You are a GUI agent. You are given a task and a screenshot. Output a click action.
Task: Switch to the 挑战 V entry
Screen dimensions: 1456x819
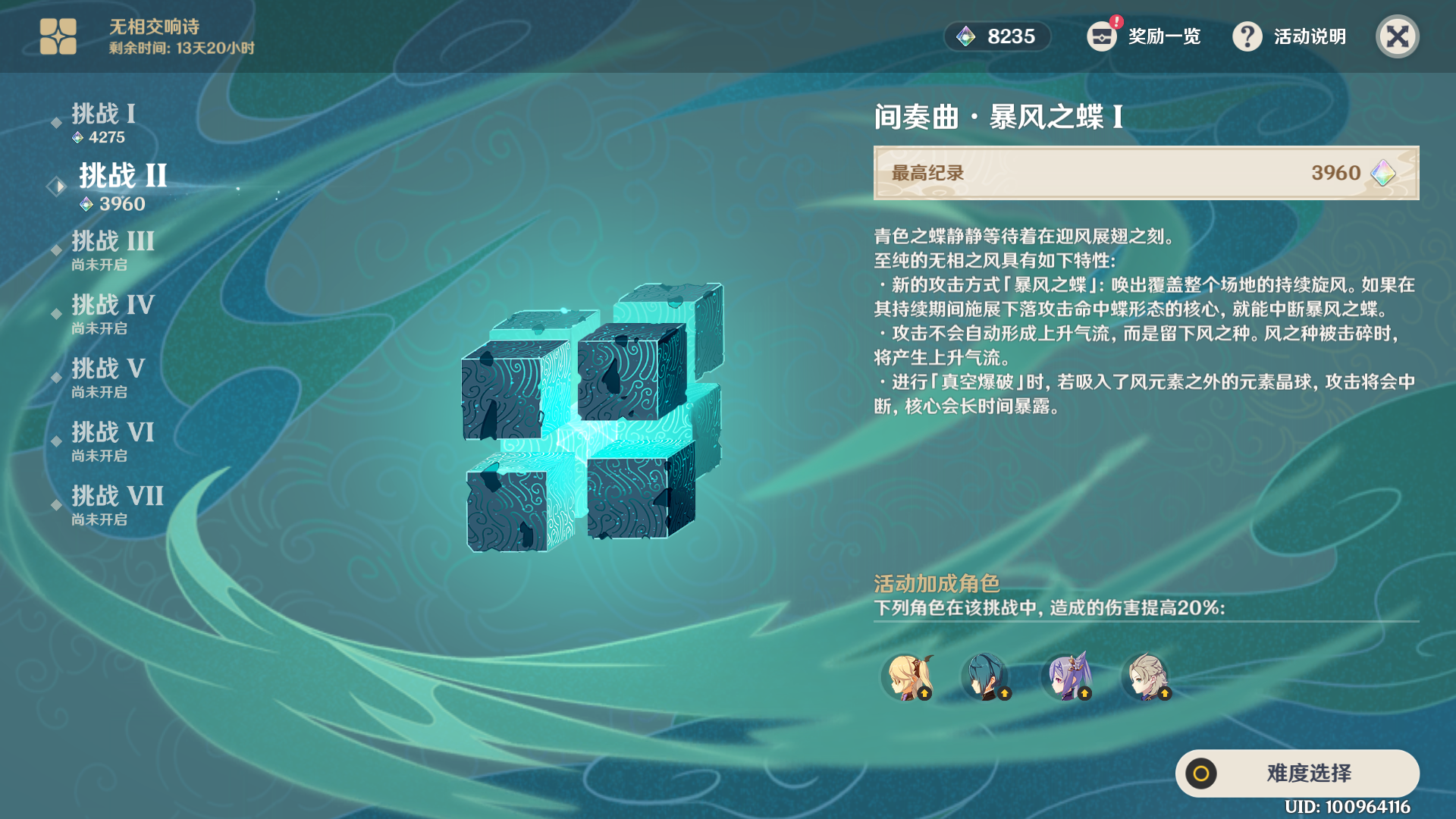(x=106, y=369)
